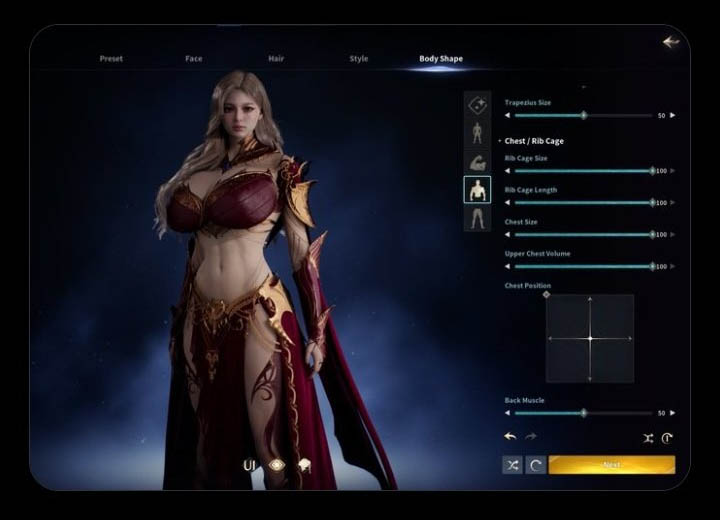Choose the legs body category icon

point(477,217)
